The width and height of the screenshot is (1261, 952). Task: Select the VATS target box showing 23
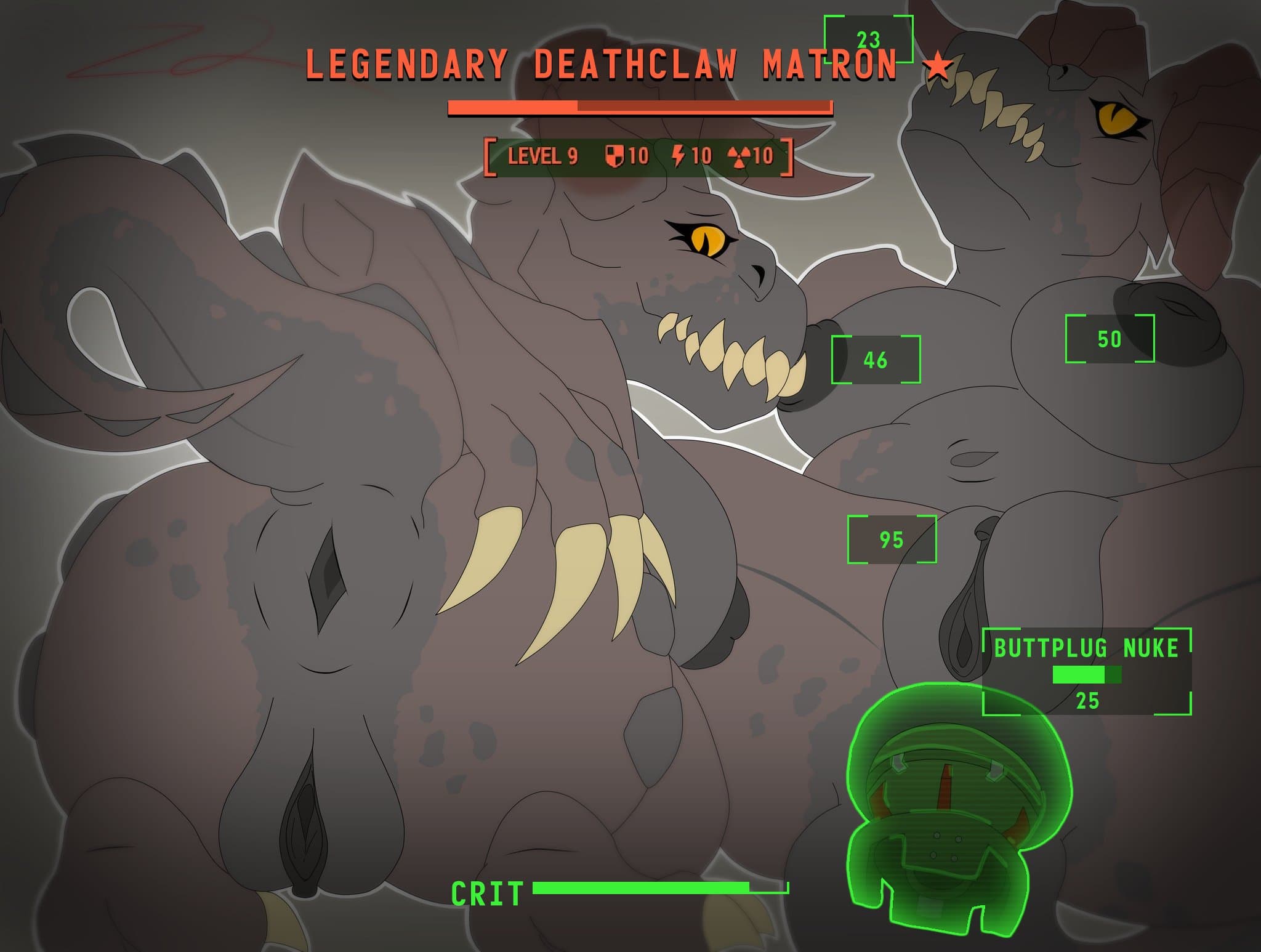pos(868,39)
